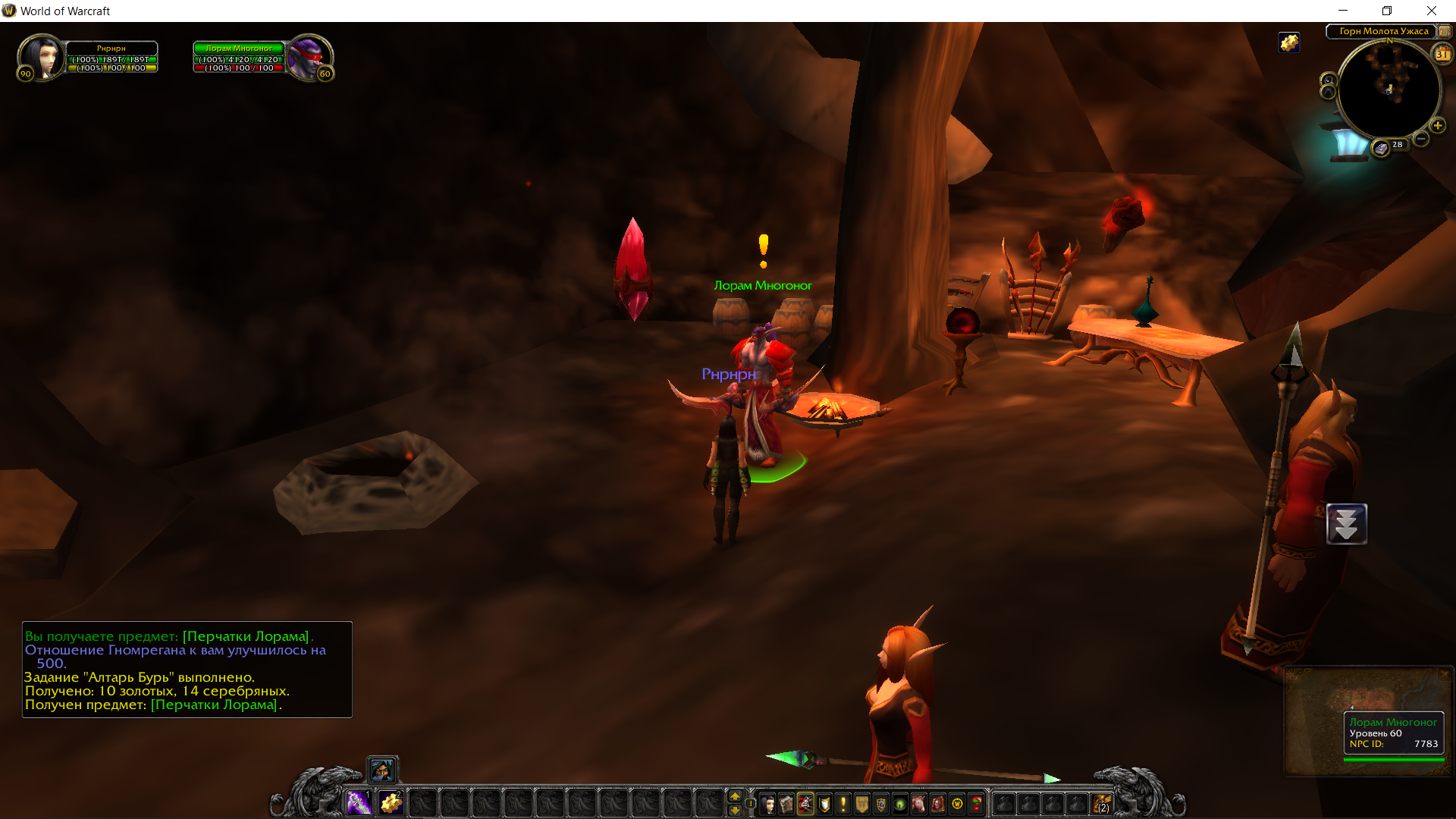Activate the purple mace ability in slot 1
Image resolution: width=1456 pixels, height=819 pixels.
tap(359, 802)
